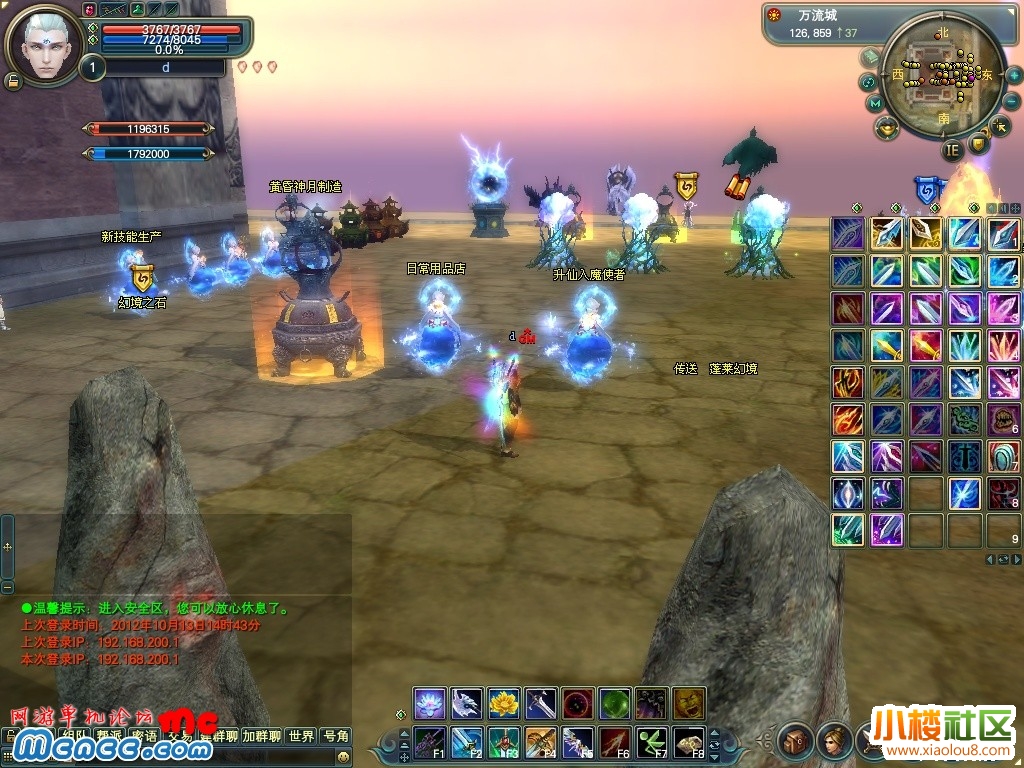Switch to the 世界 chat channel

coord(301,736)
